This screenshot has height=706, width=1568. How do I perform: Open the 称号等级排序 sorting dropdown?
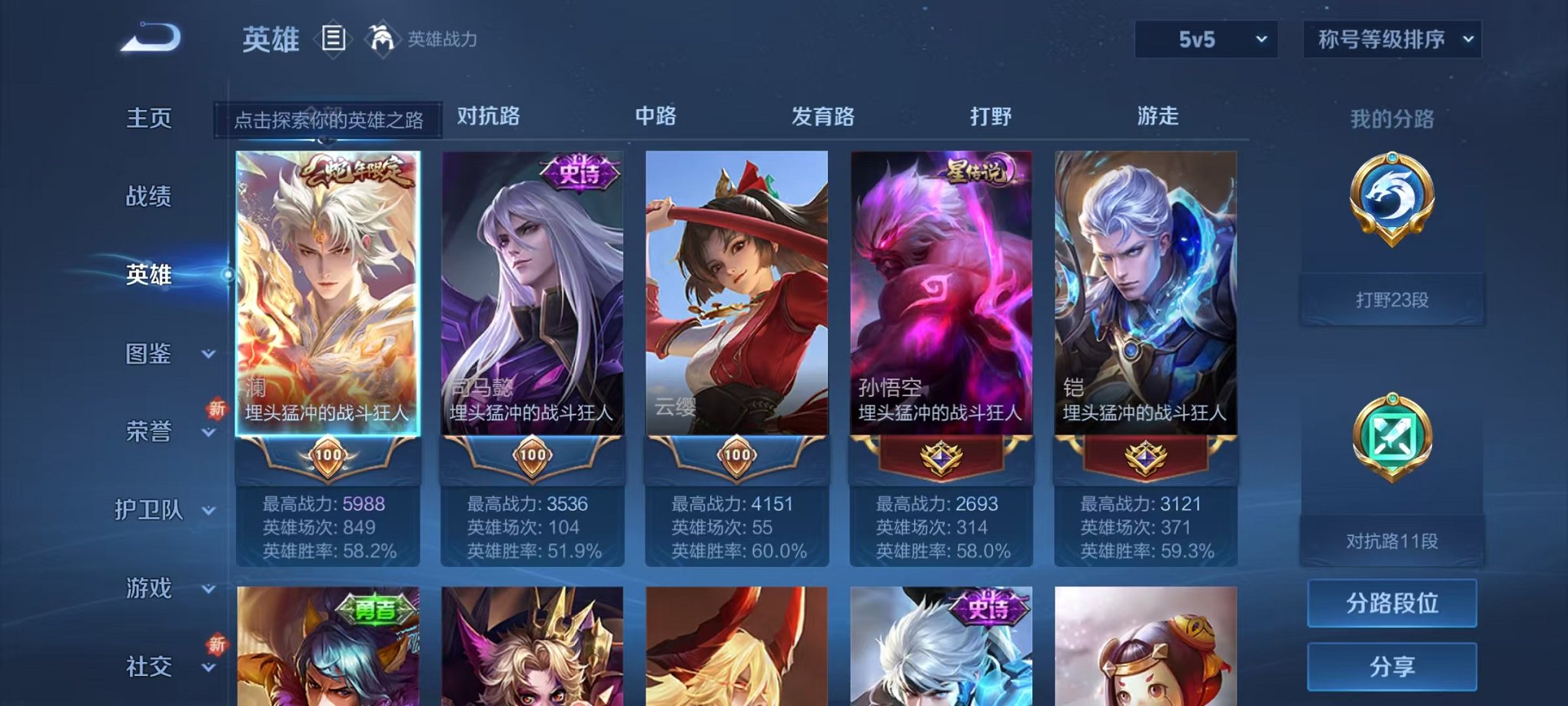point(1391,38)
